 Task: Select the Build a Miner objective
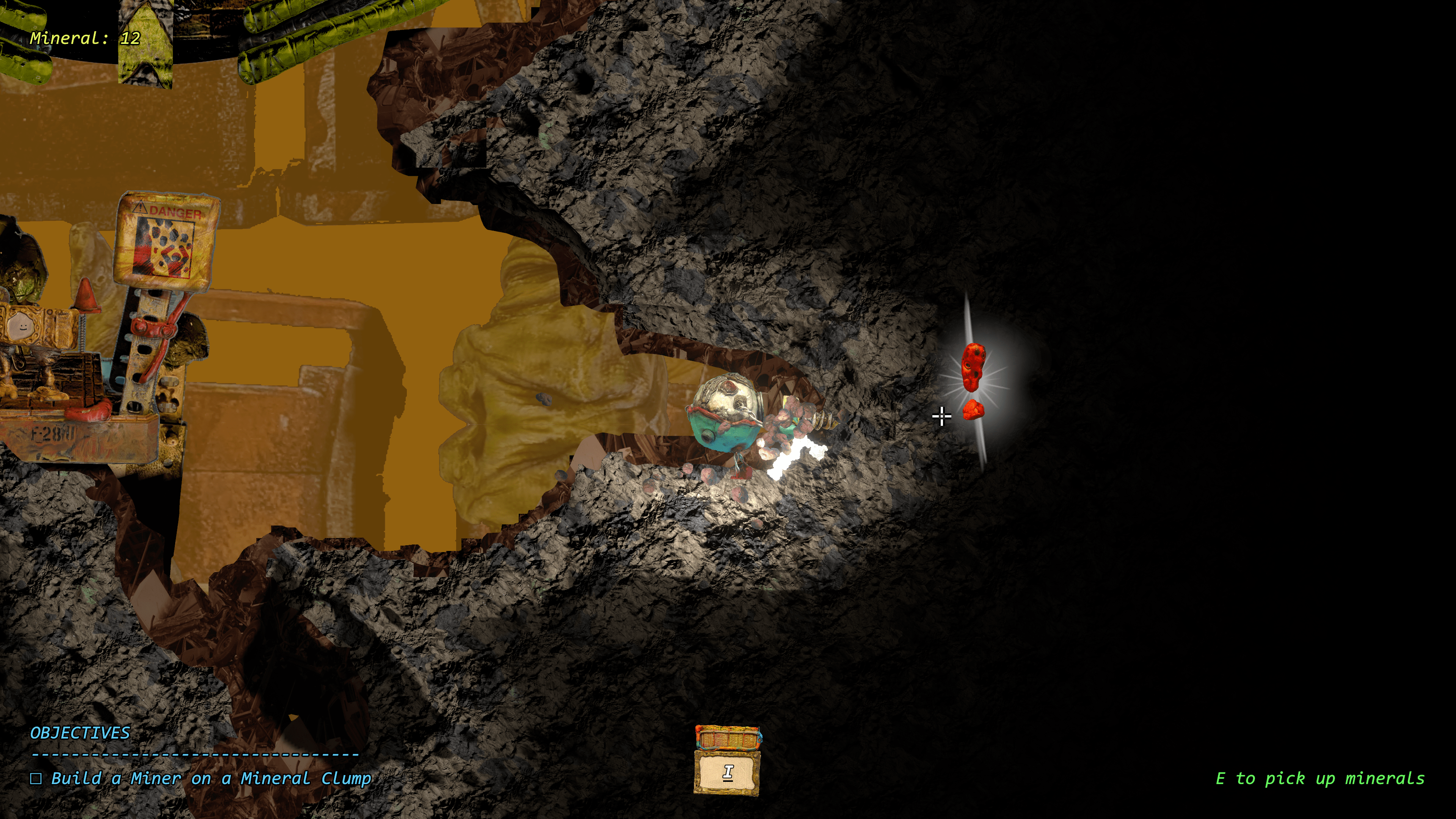click(x=211, y=779)
